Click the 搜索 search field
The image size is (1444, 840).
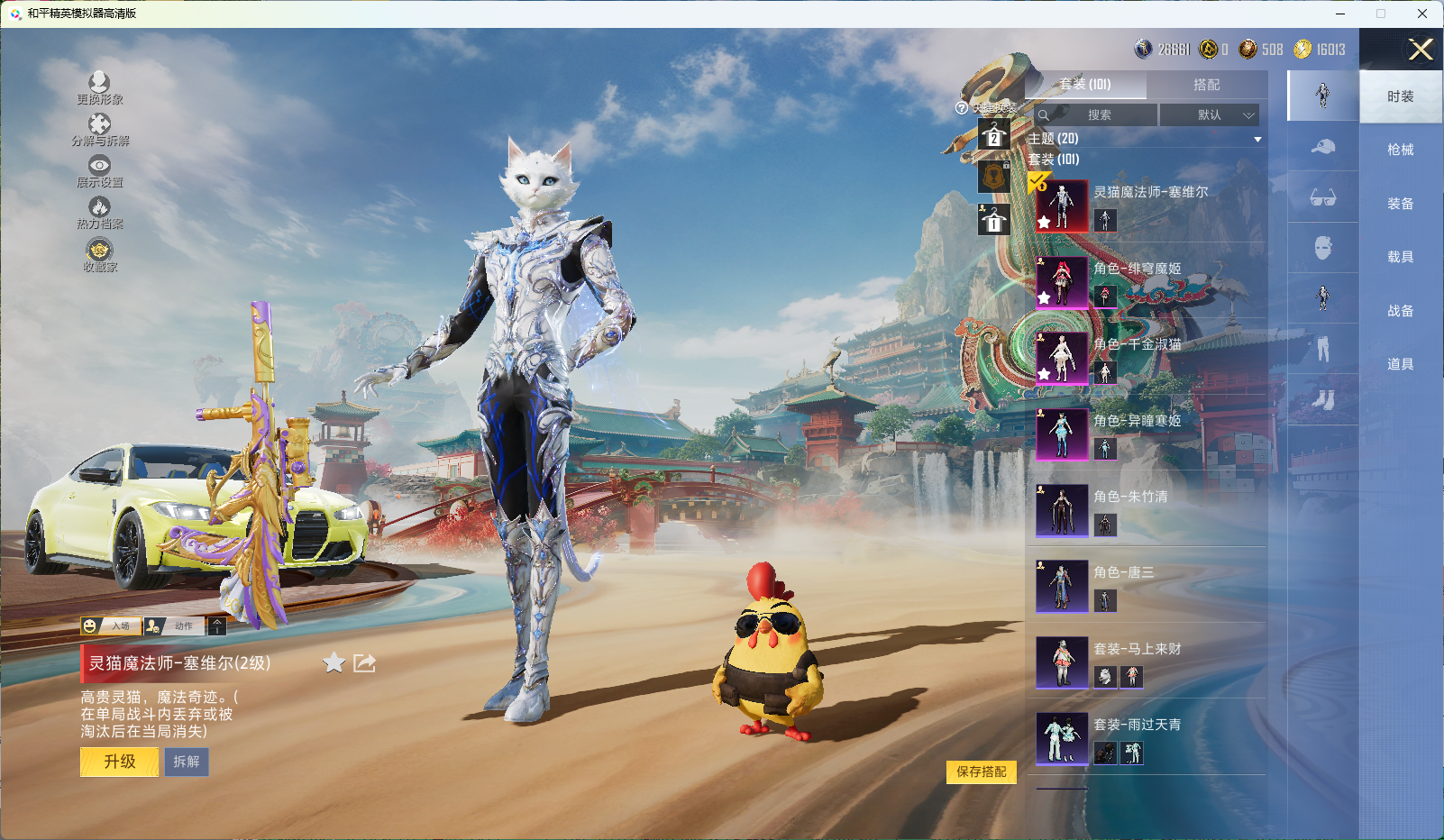pos(1096,114)
